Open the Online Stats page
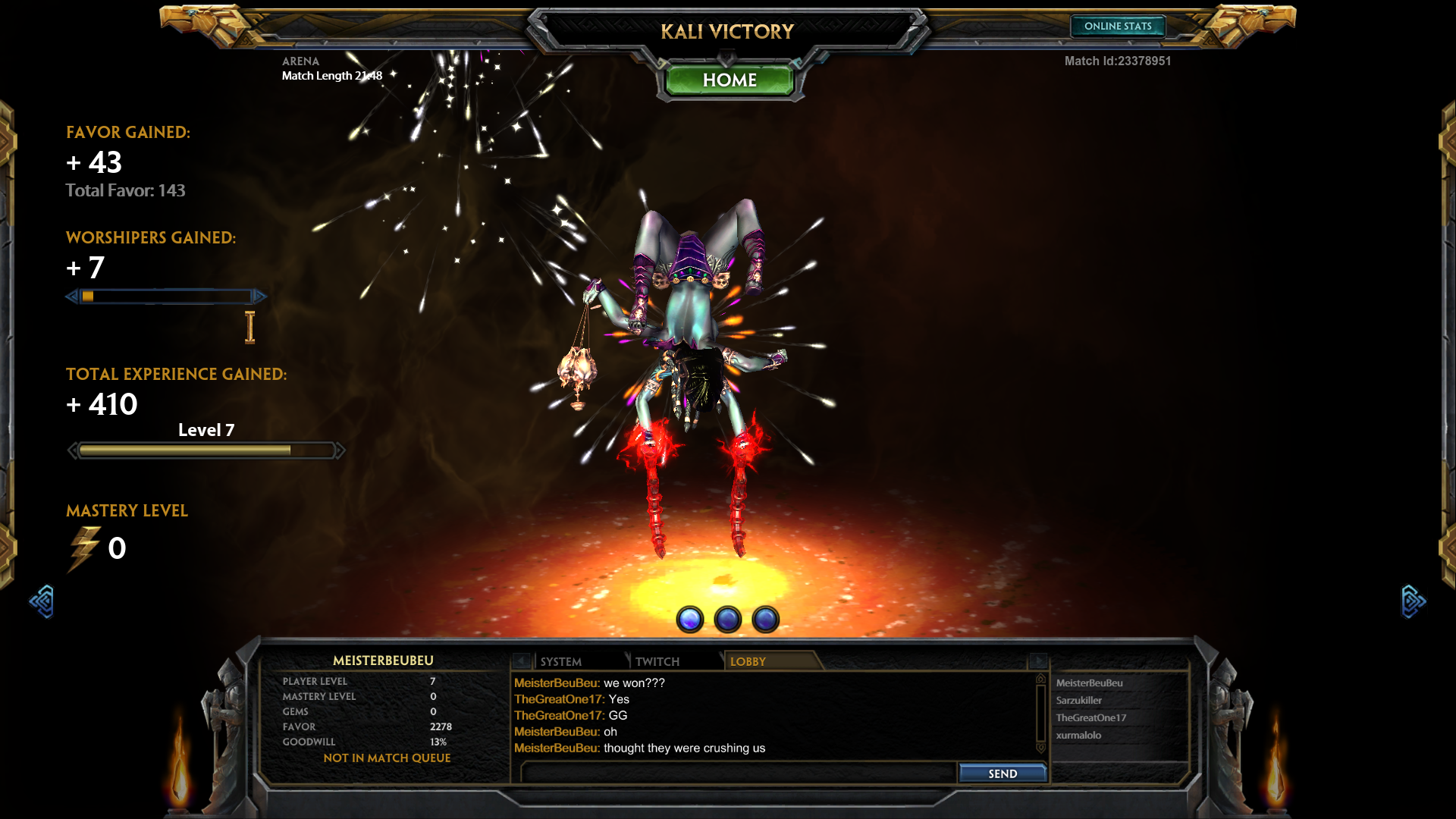The width and height of the screenshot is (1456, 819). point(1117,27)
